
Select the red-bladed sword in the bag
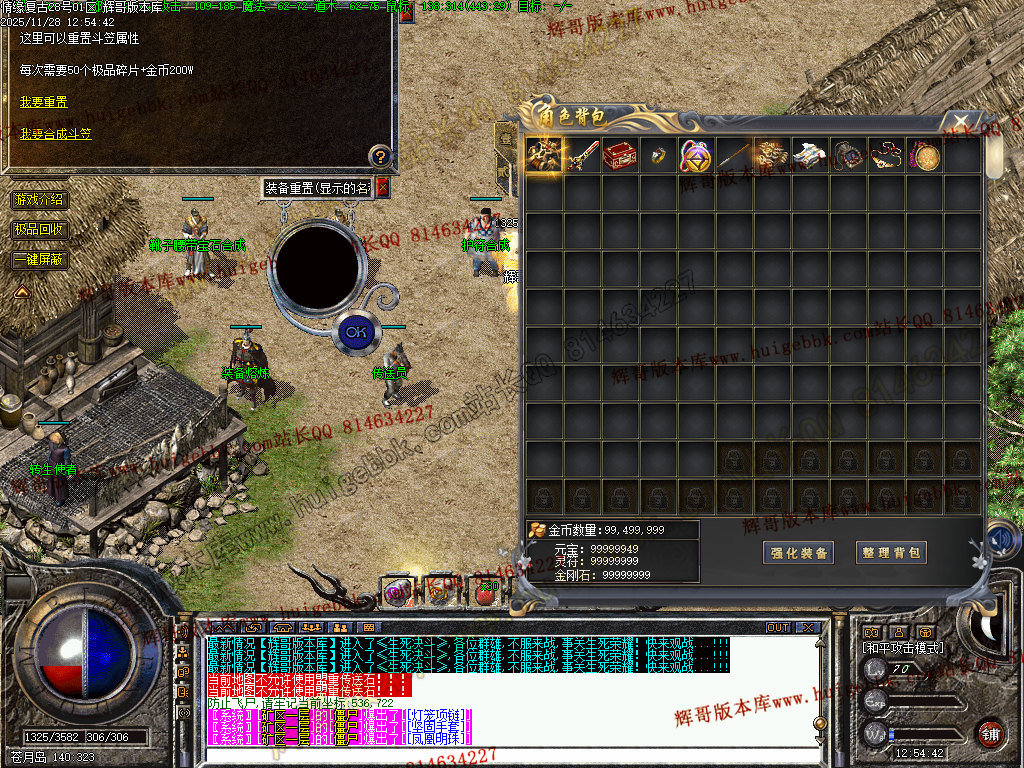click(582, 155)
